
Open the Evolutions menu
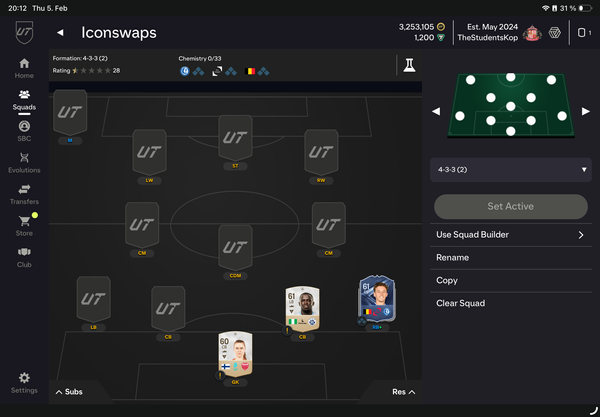tap(24, 163)
